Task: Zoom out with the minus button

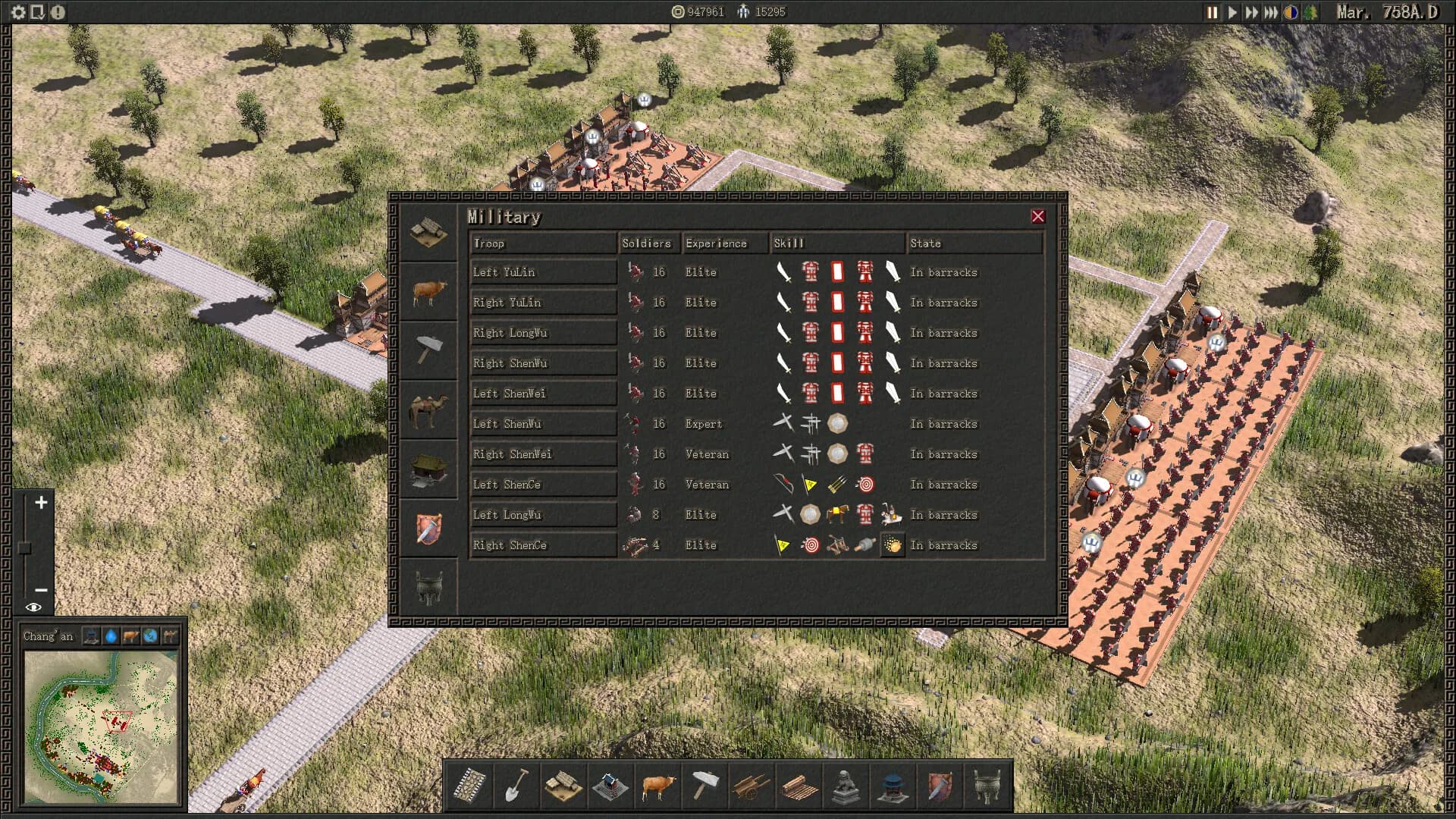Action: point(41,589)
